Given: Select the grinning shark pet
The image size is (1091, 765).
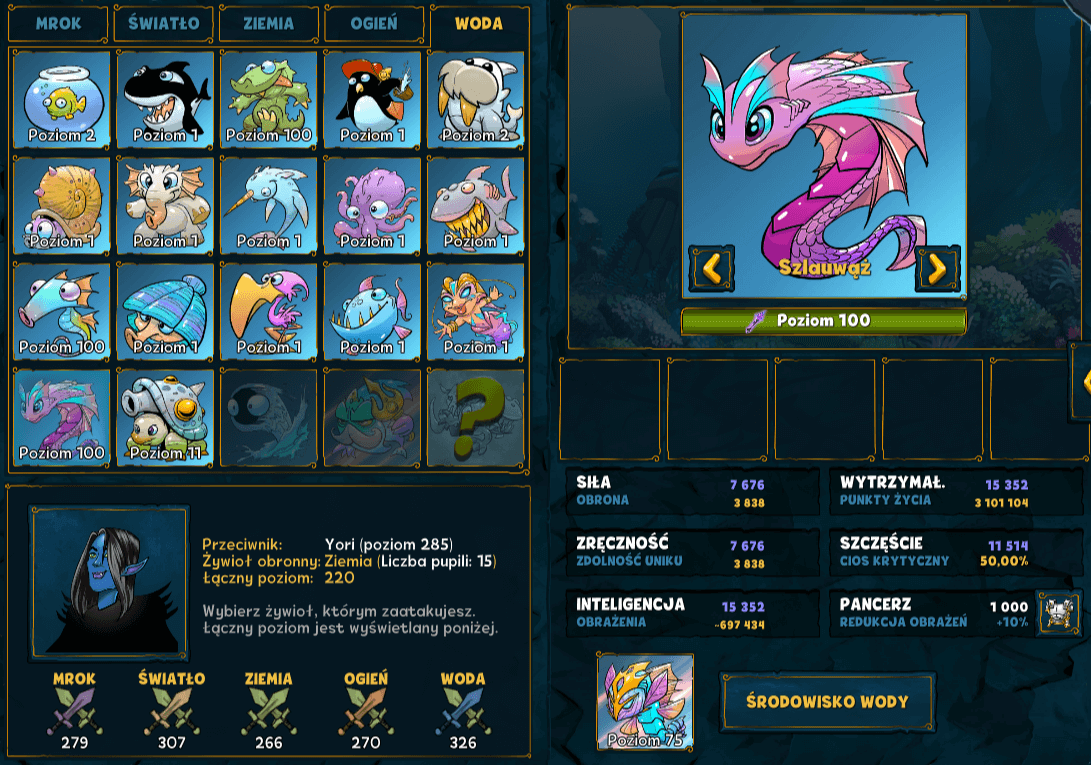Looking at the screenshot, I should point(475,205).
